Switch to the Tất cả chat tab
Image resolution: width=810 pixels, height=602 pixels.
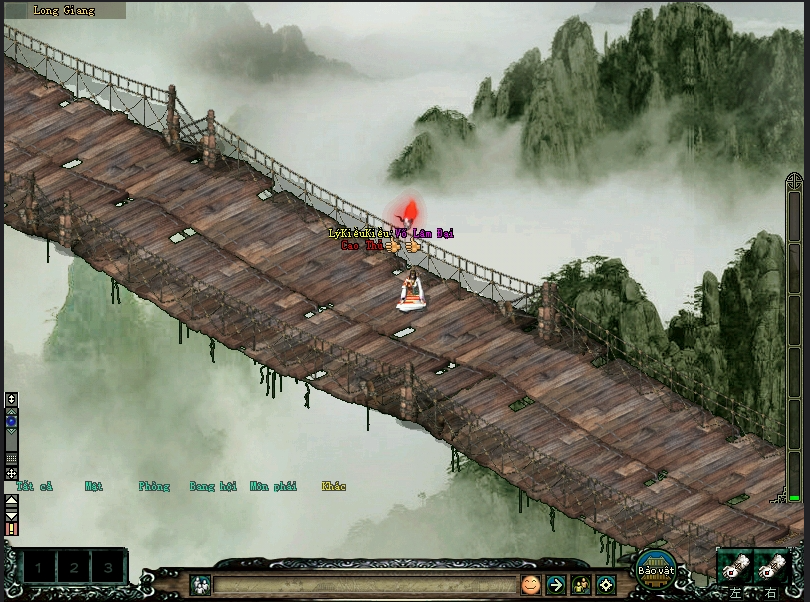tap(34, 487)
